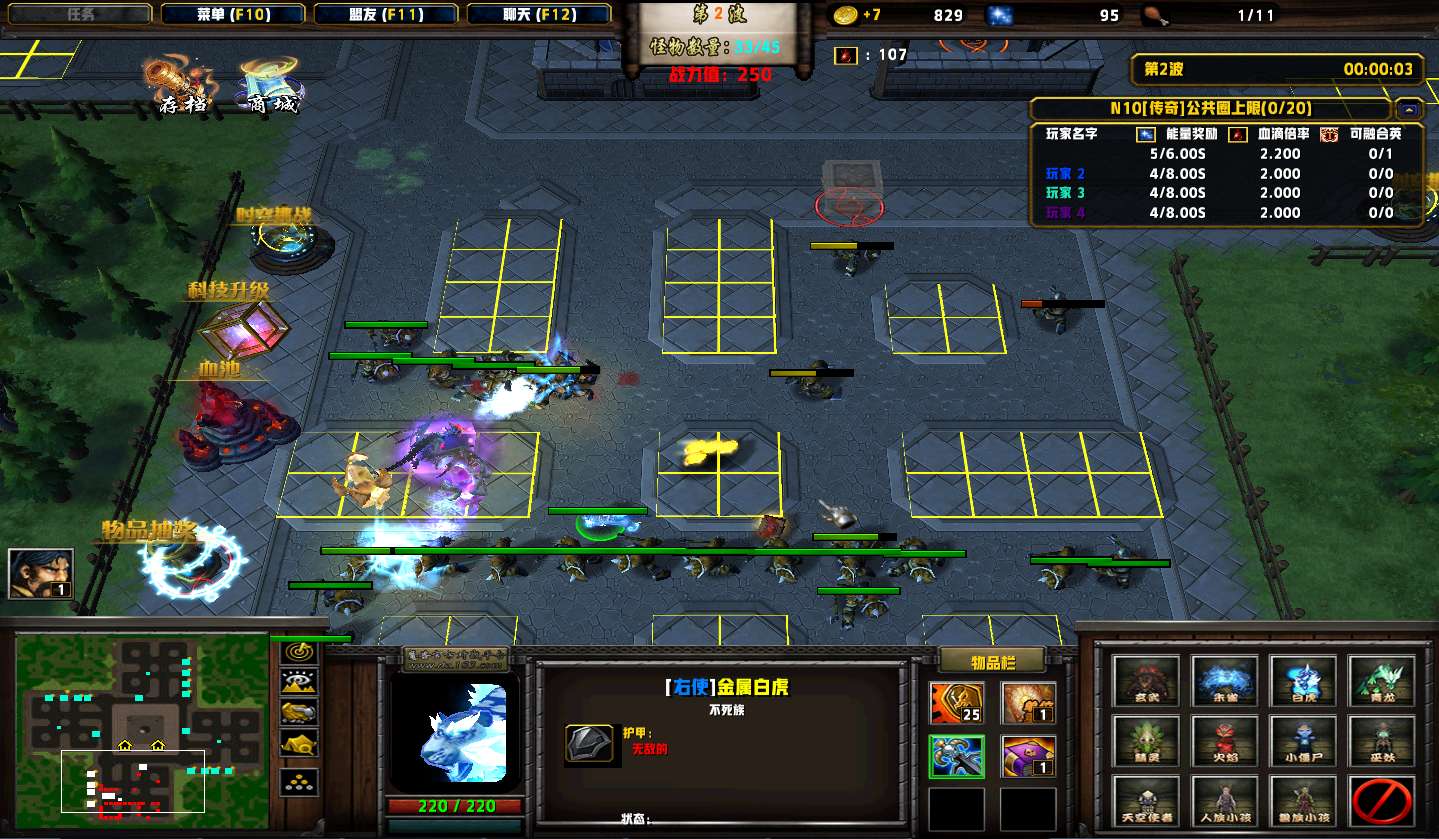
Task: Open the 菜单 (F10) menu
Action: tap(233, 15)
